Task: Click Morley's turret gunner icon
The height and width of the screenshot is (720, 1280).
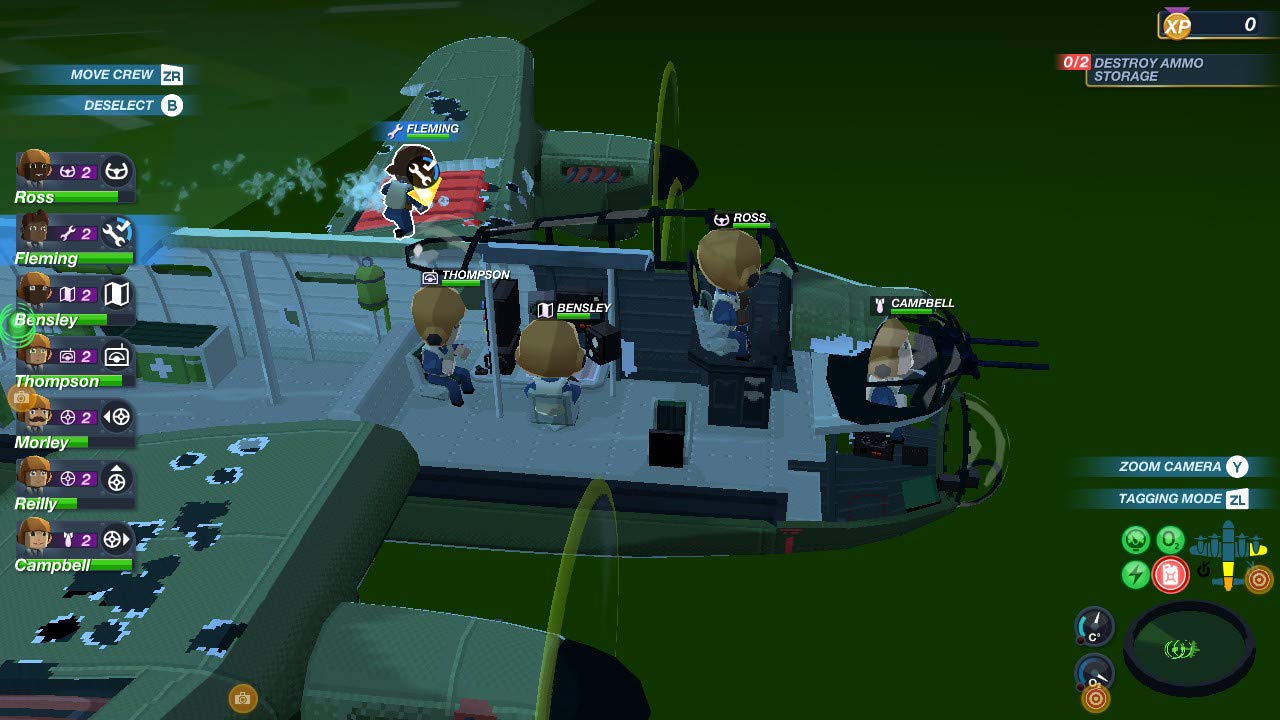Action: coord(116,415)
